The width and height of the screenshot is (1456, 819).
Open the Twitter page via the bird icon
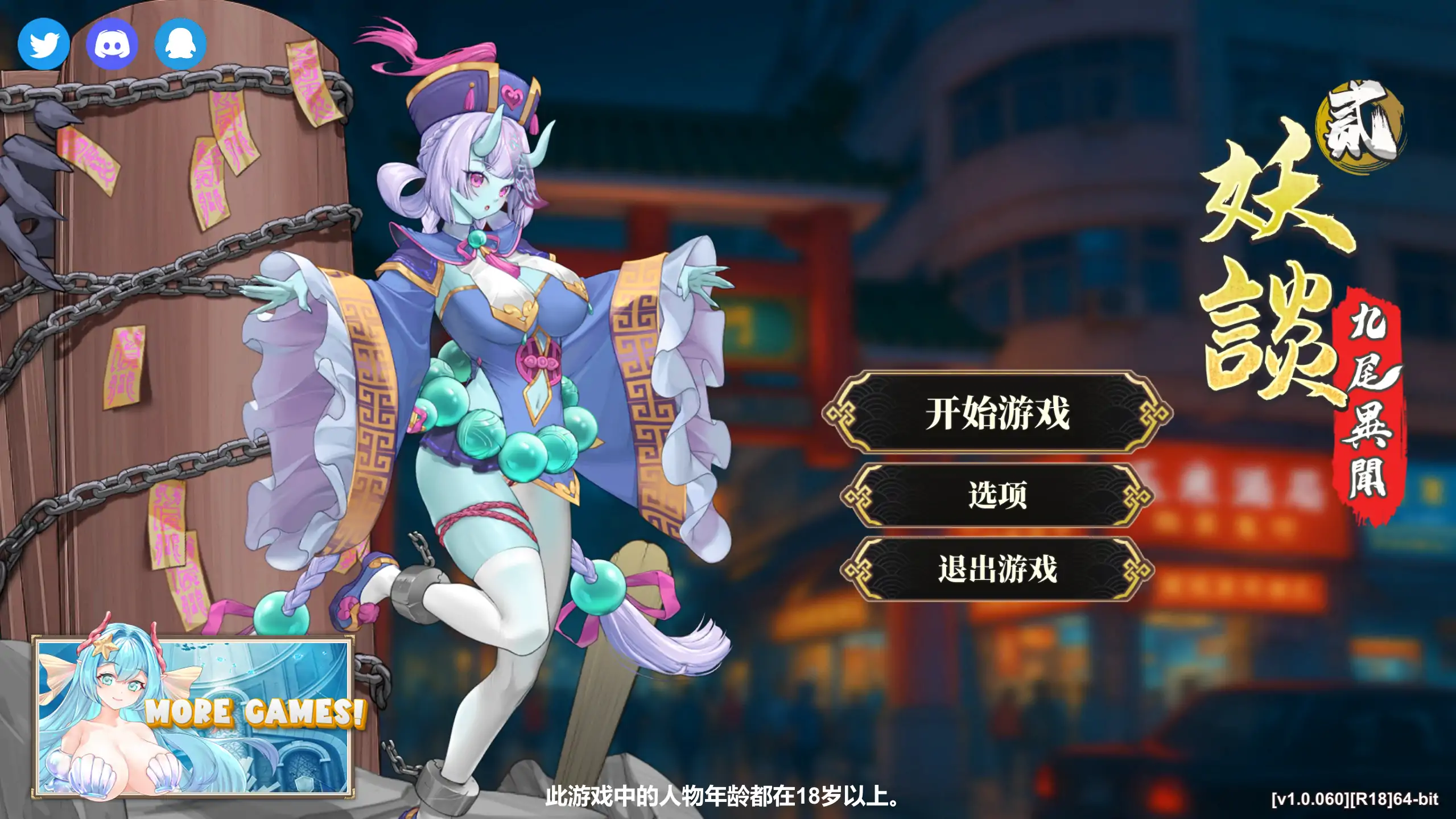click(43, 43)
